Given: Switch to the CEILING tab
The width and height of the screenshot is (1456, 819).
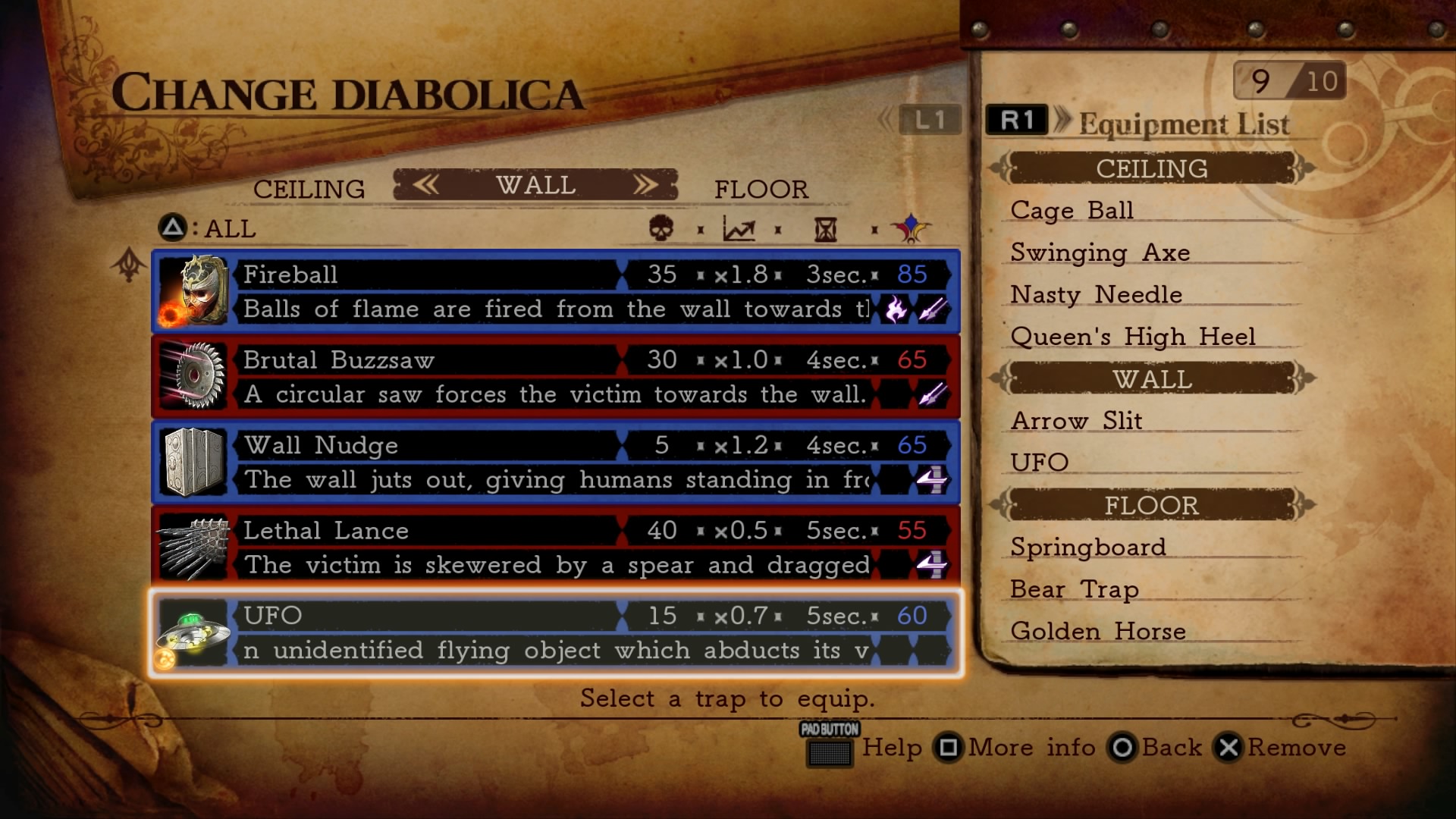Looking at the screenshot, I should (308, 189).
